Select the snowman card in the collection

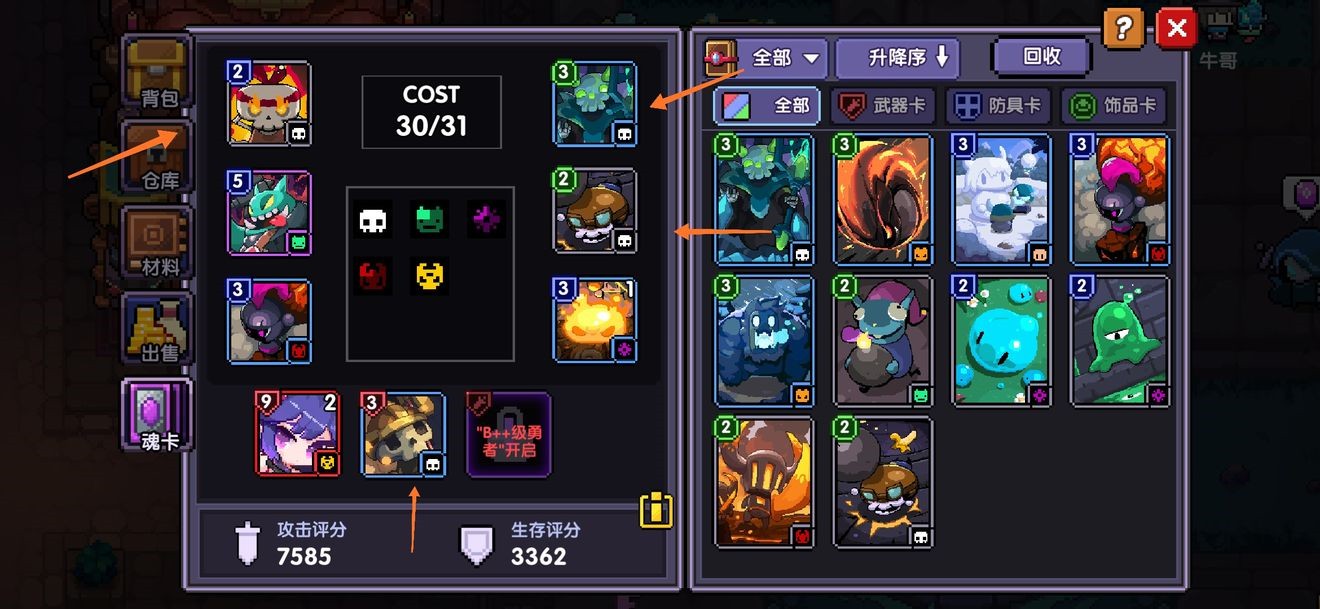coord(1001,200)
